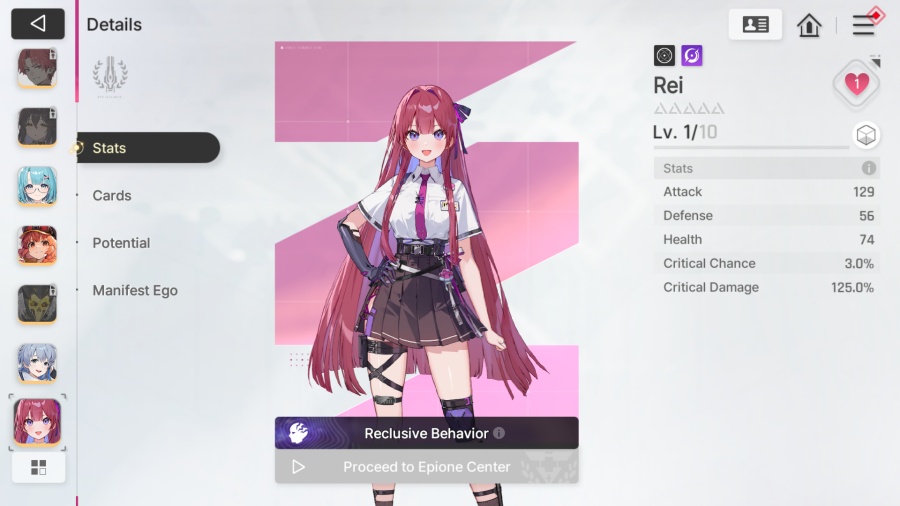The image size is (900, 506).
Task: Switch to the Cards tab
Action: [112, 196]
